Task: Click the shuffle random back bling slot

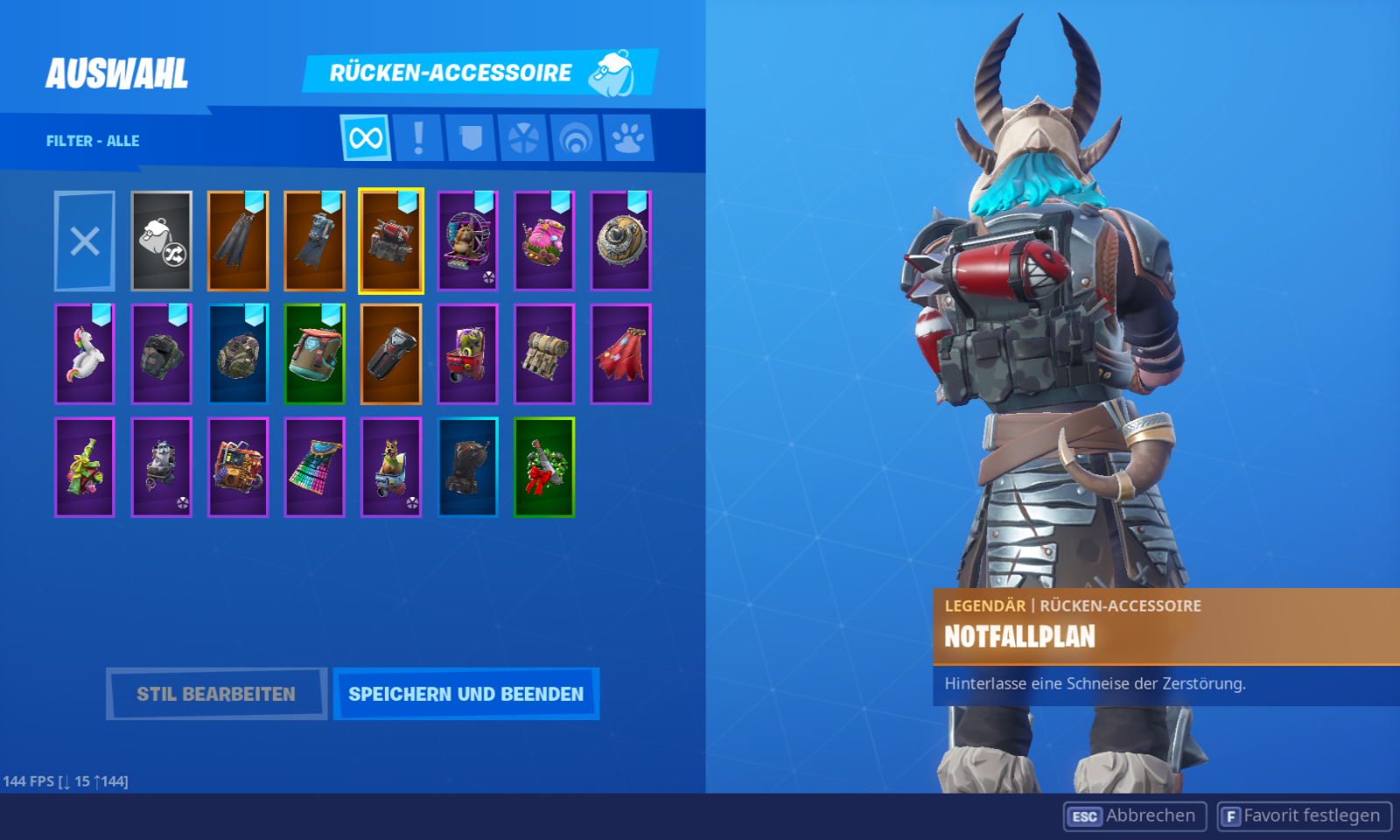Action: [161, 241]
